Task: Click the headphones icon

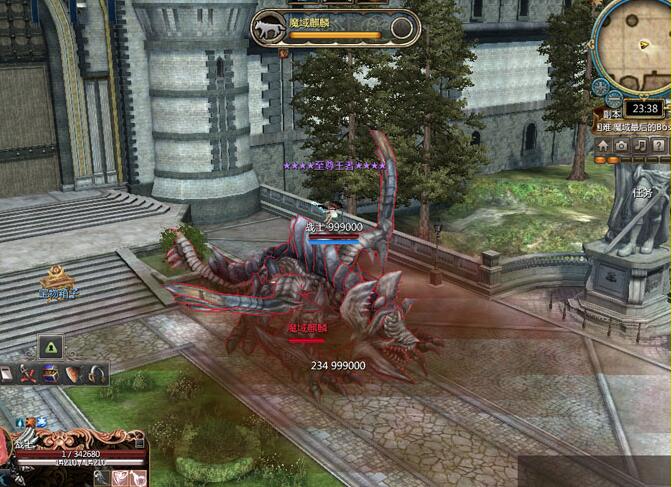Action: click(97, 373)
